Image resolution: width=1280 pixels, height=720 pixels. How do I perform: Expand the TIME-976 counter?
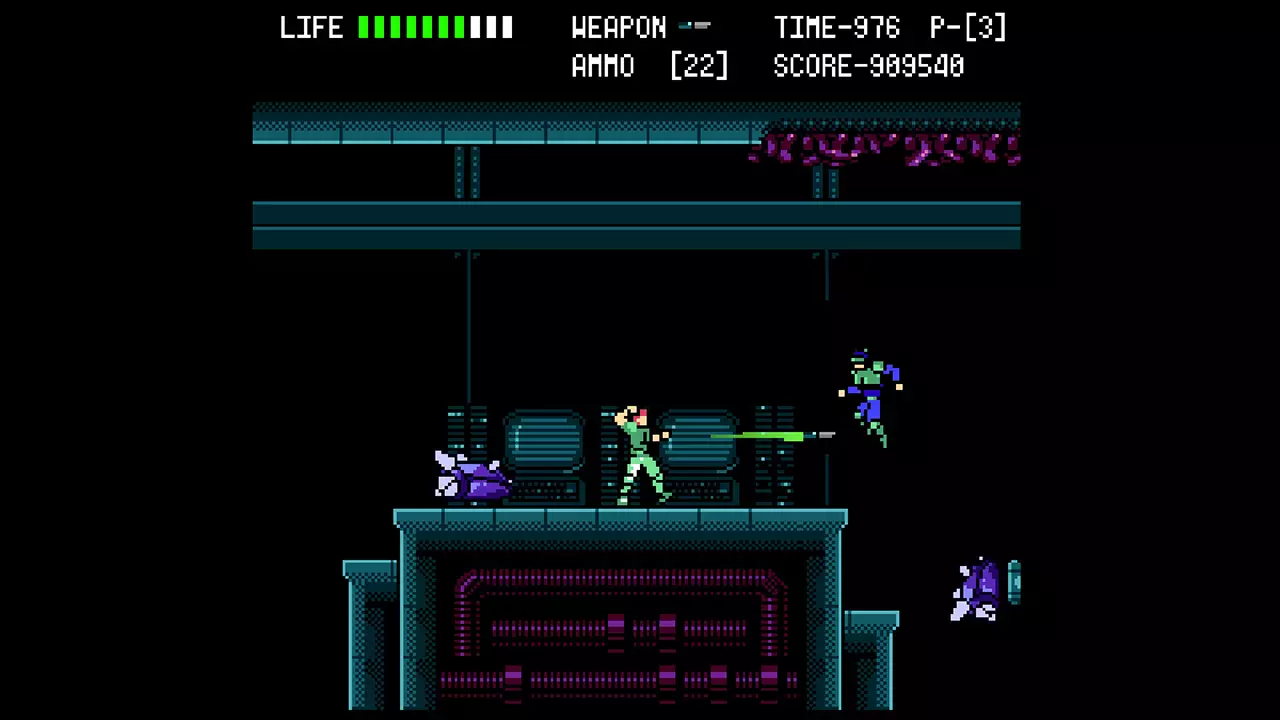pos(836,27)
